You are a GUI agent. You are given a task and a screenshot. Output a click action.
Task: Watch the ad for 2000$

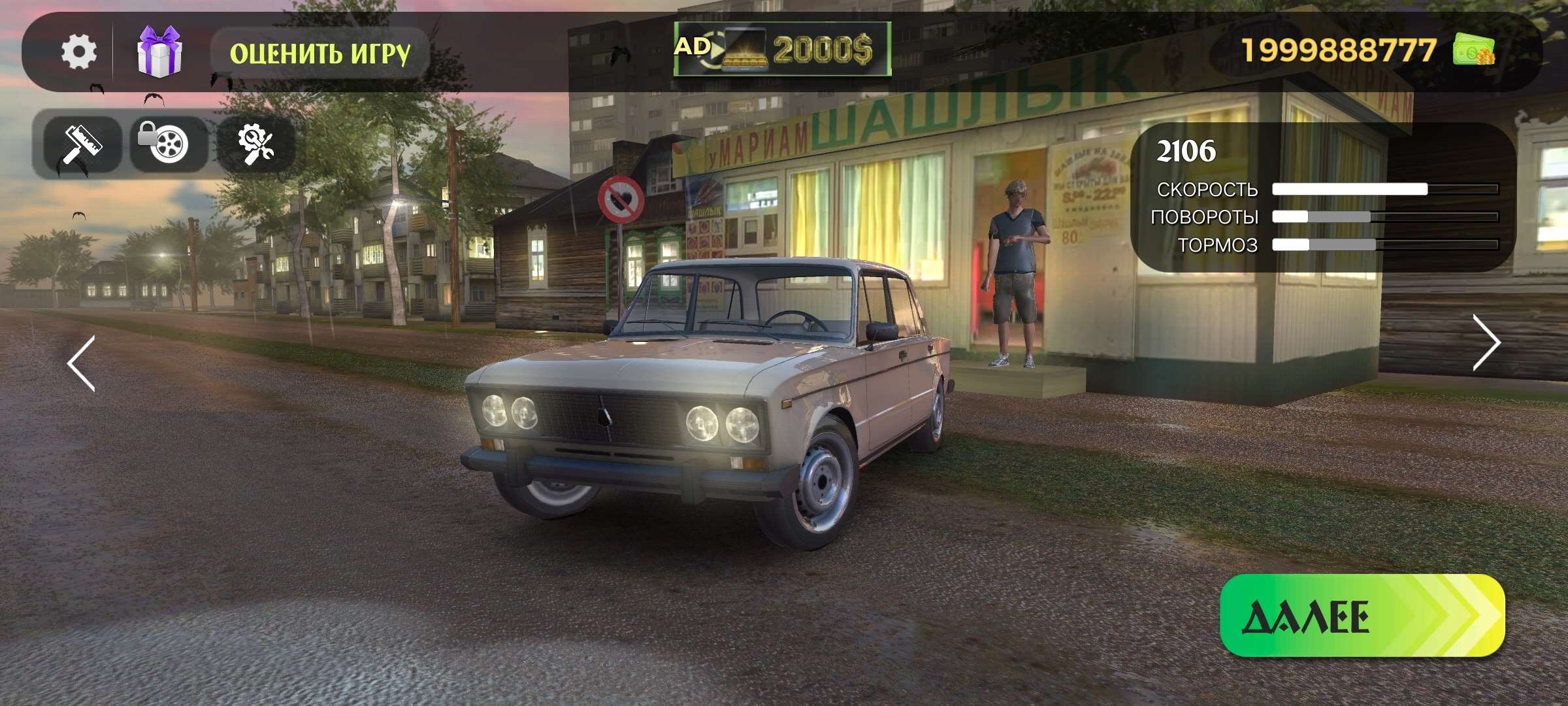(782, 49)
